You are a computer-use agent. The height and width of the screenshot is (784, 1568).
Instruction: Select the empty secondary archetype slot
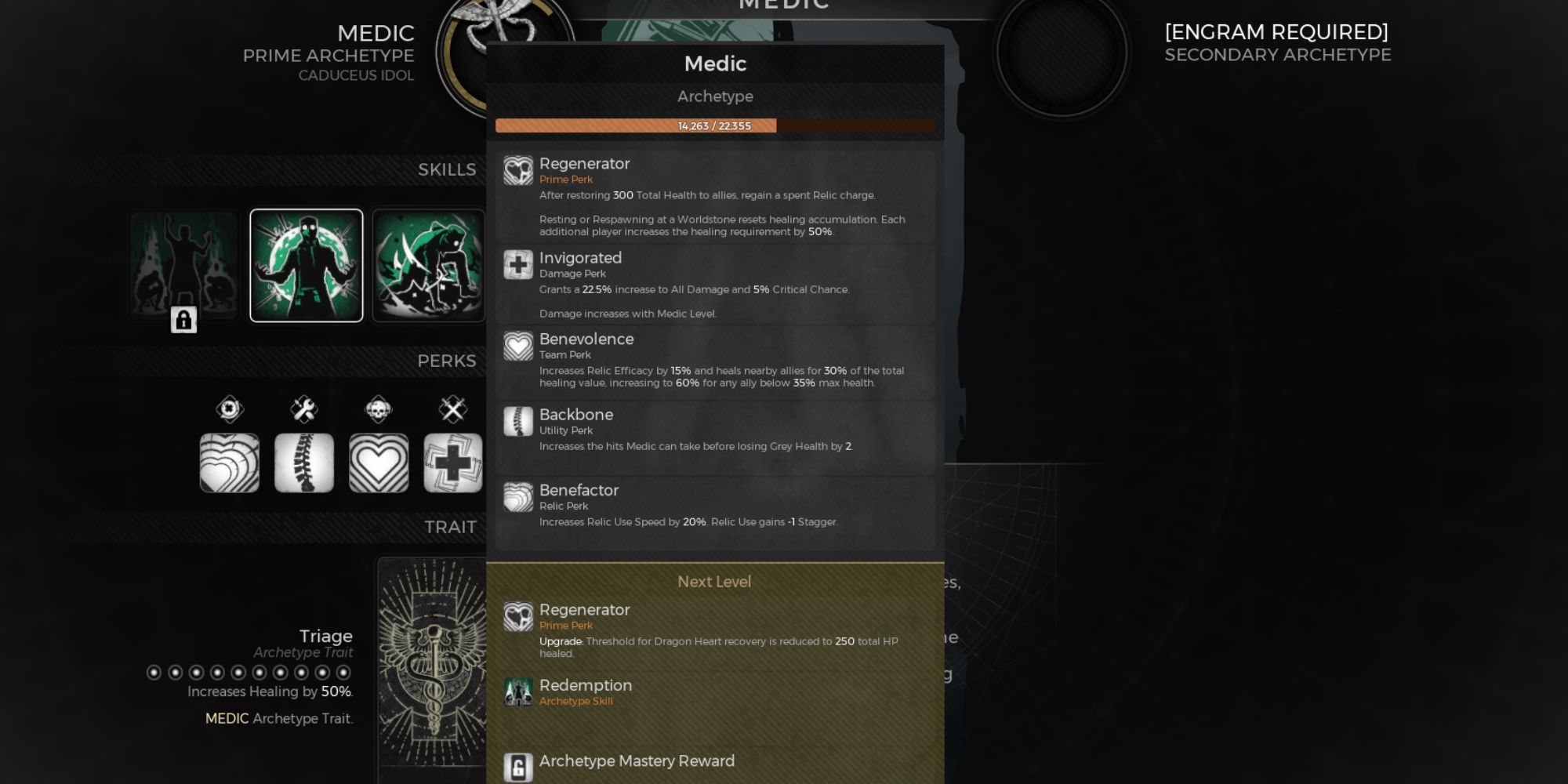(1062, 52)
